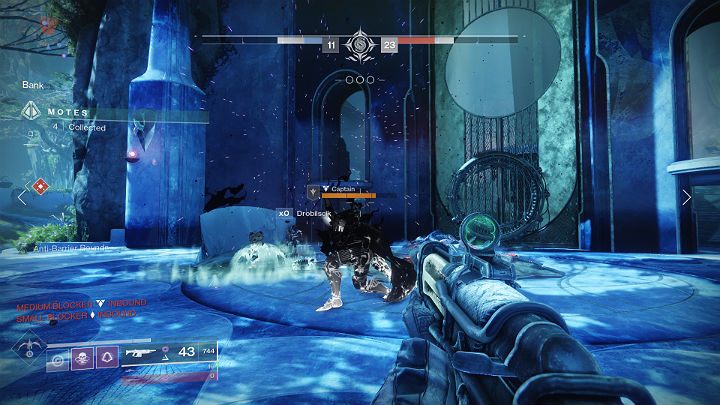Go to next image with right arrow

686,198
